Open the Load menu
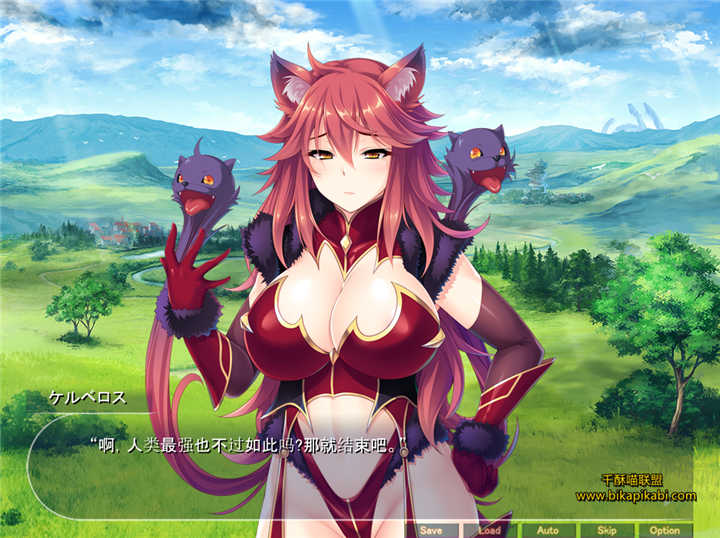The width and height of the screenshot is (720, 538). pyautogui.click(x=489, y=530)
